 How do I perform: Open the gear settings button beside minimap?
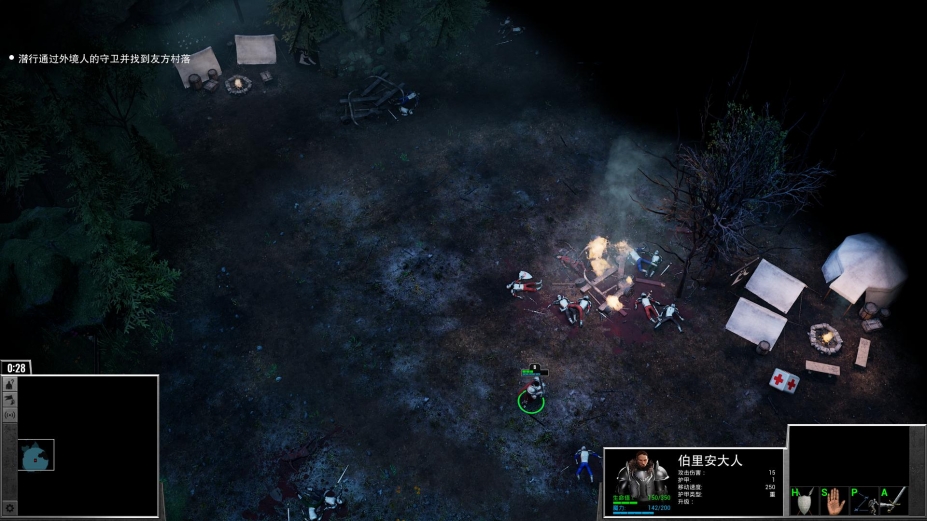click(10, 506)
